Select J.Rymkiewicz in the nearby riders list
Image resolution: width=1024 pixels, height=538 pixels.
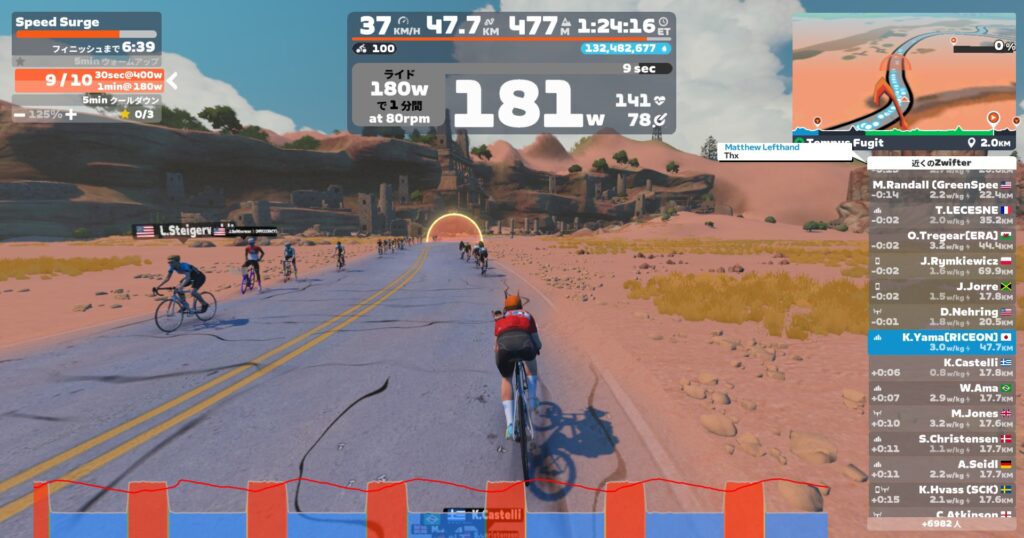coord(942,266)
